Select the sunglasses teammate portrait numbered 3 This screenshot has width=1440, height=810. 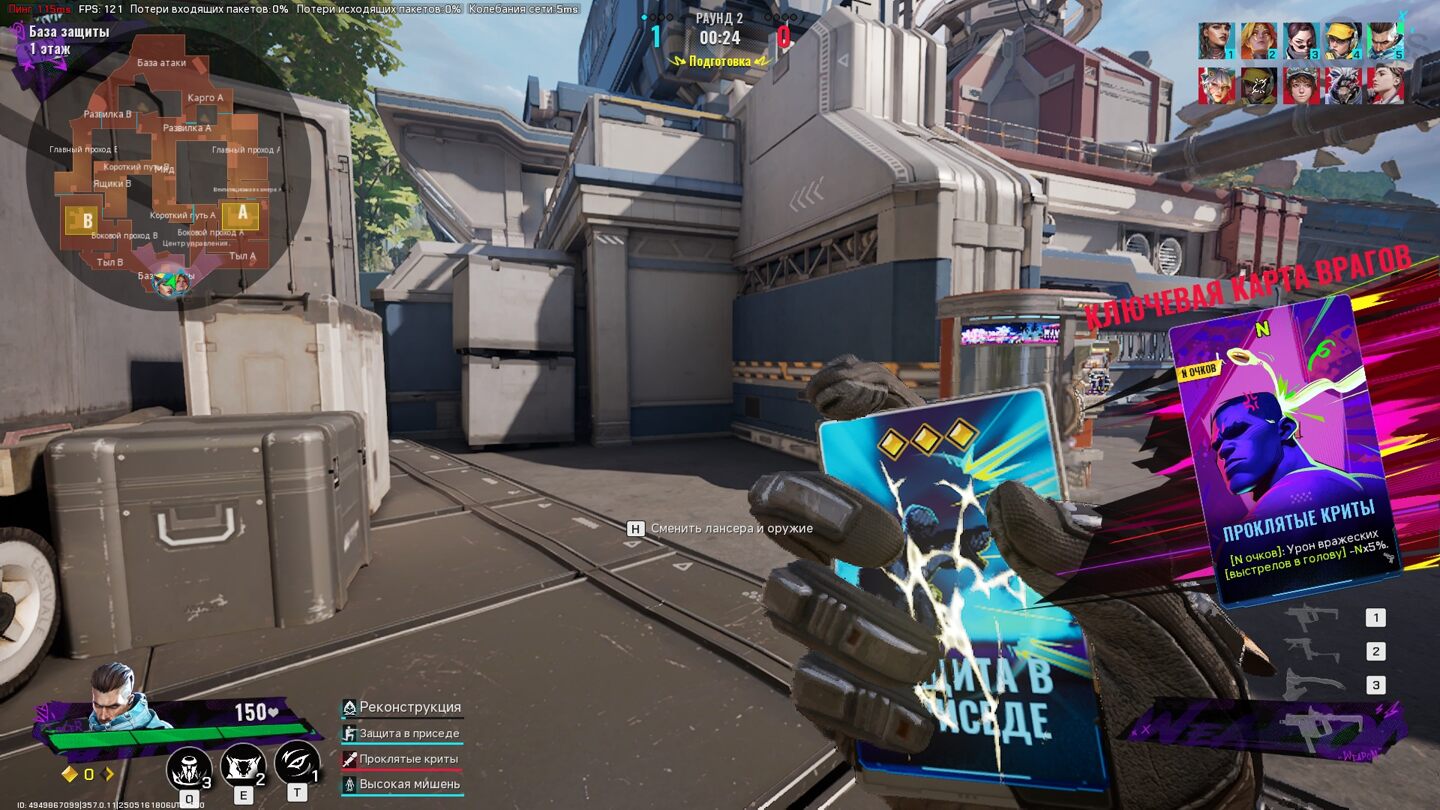tap(1301, 41)
